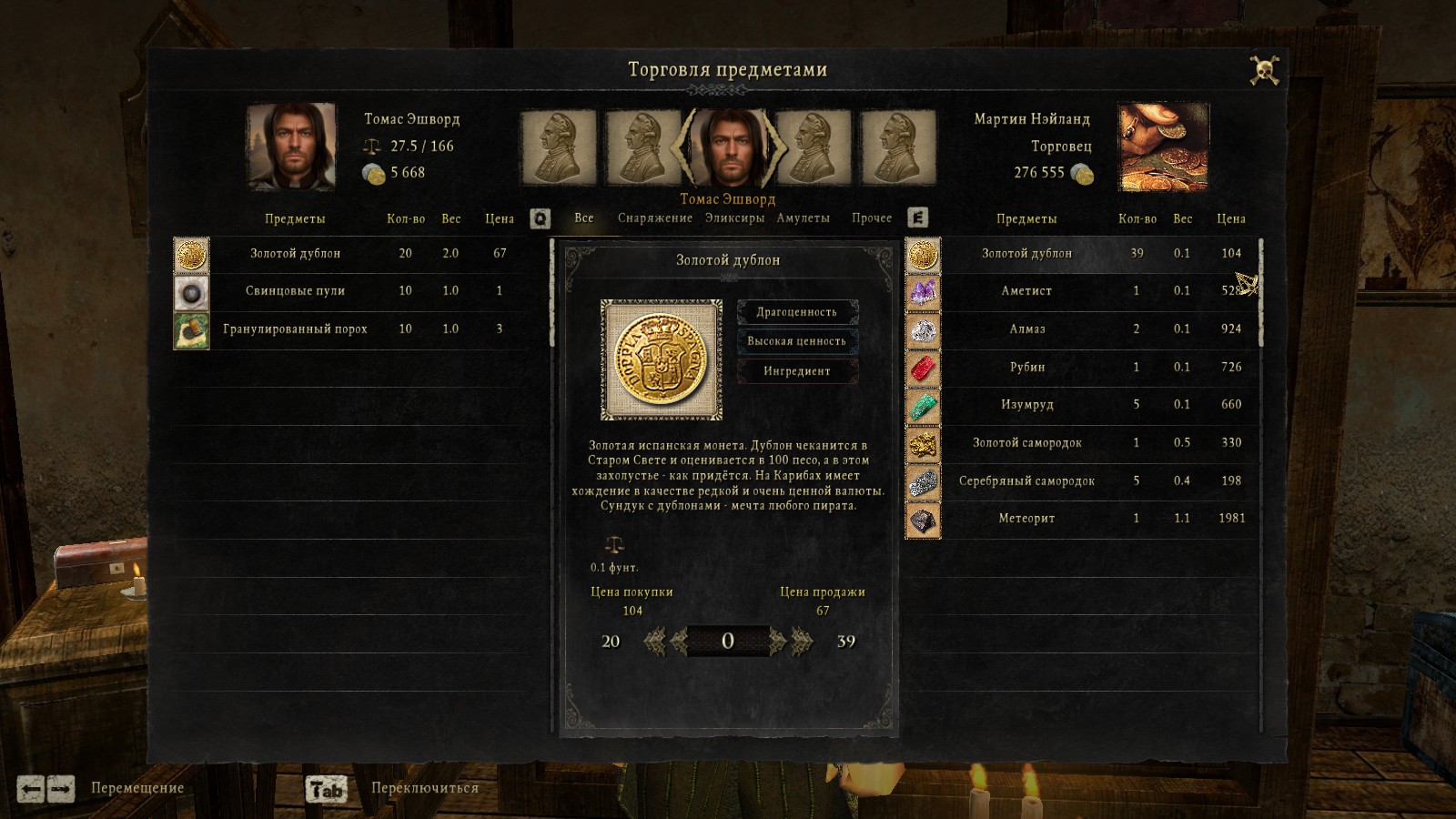Choose the Гранулированный порох row

coord(295,329)
